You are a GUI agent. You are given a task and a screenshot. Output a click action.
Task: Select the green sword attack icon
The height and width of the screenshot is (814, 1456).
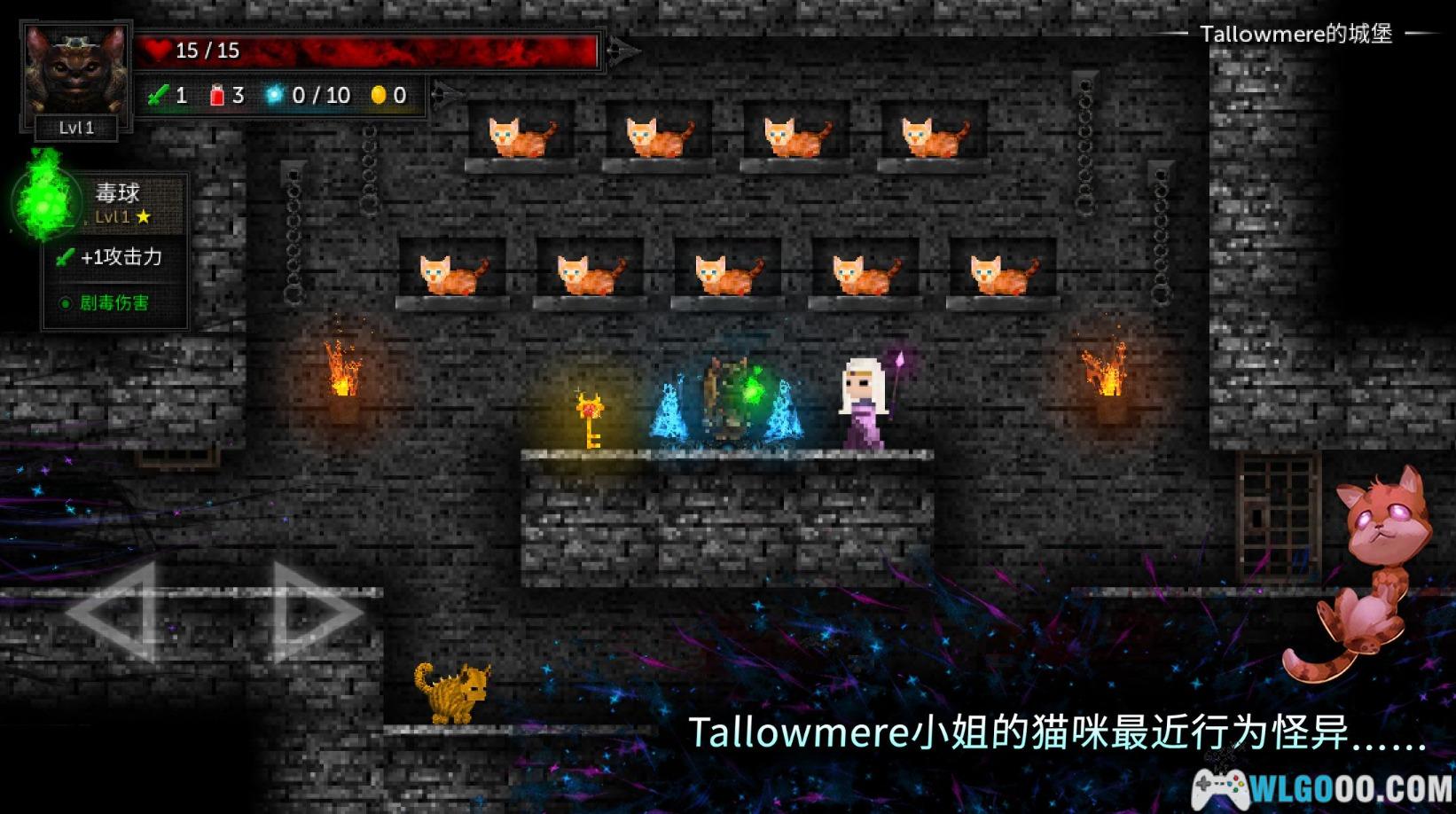coord(160,95)
